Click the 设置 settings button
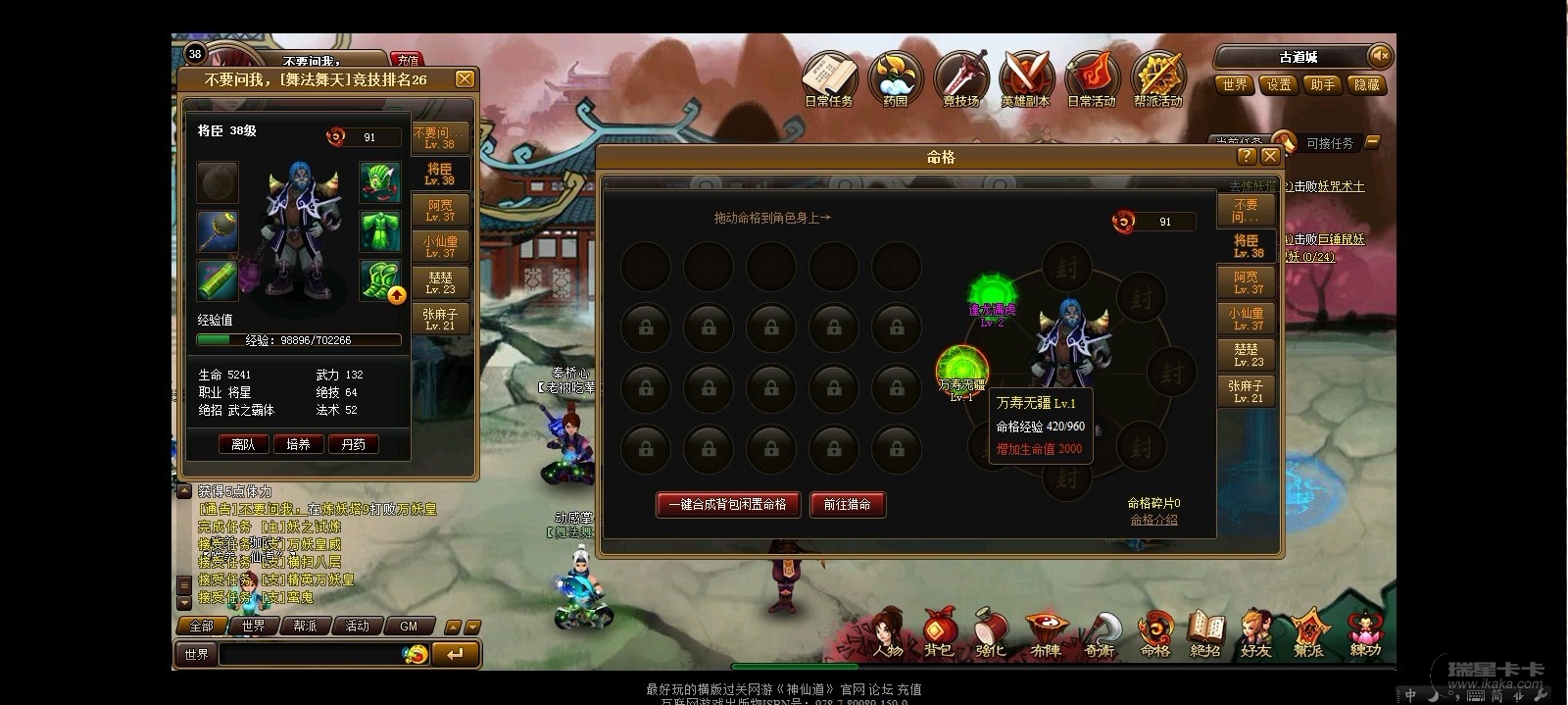Image resolution: width=1568 pixels, height=705 pixels. (1279, 85)
